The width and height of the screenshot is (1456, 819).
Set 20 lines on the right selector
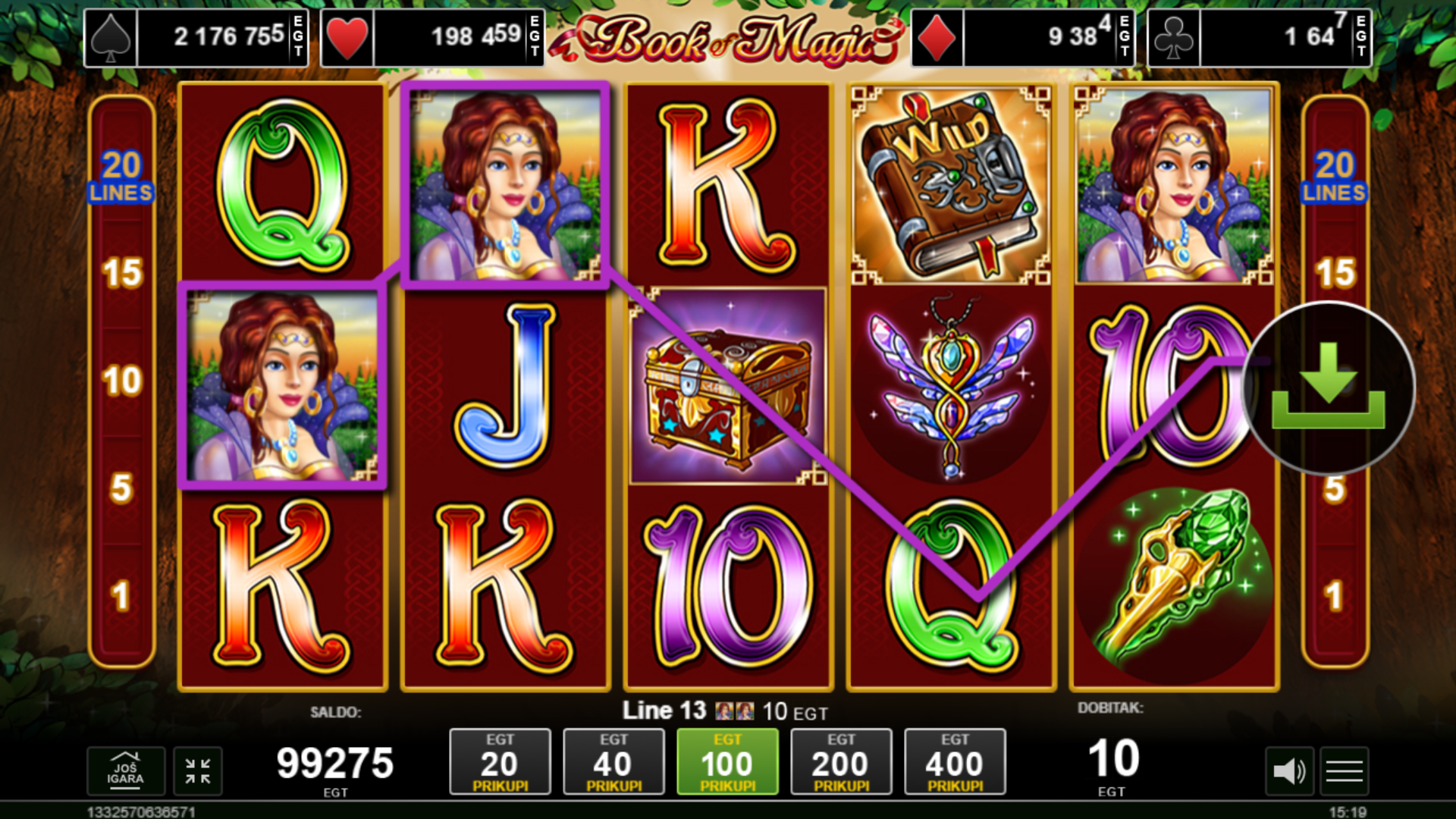[1335, 177]
